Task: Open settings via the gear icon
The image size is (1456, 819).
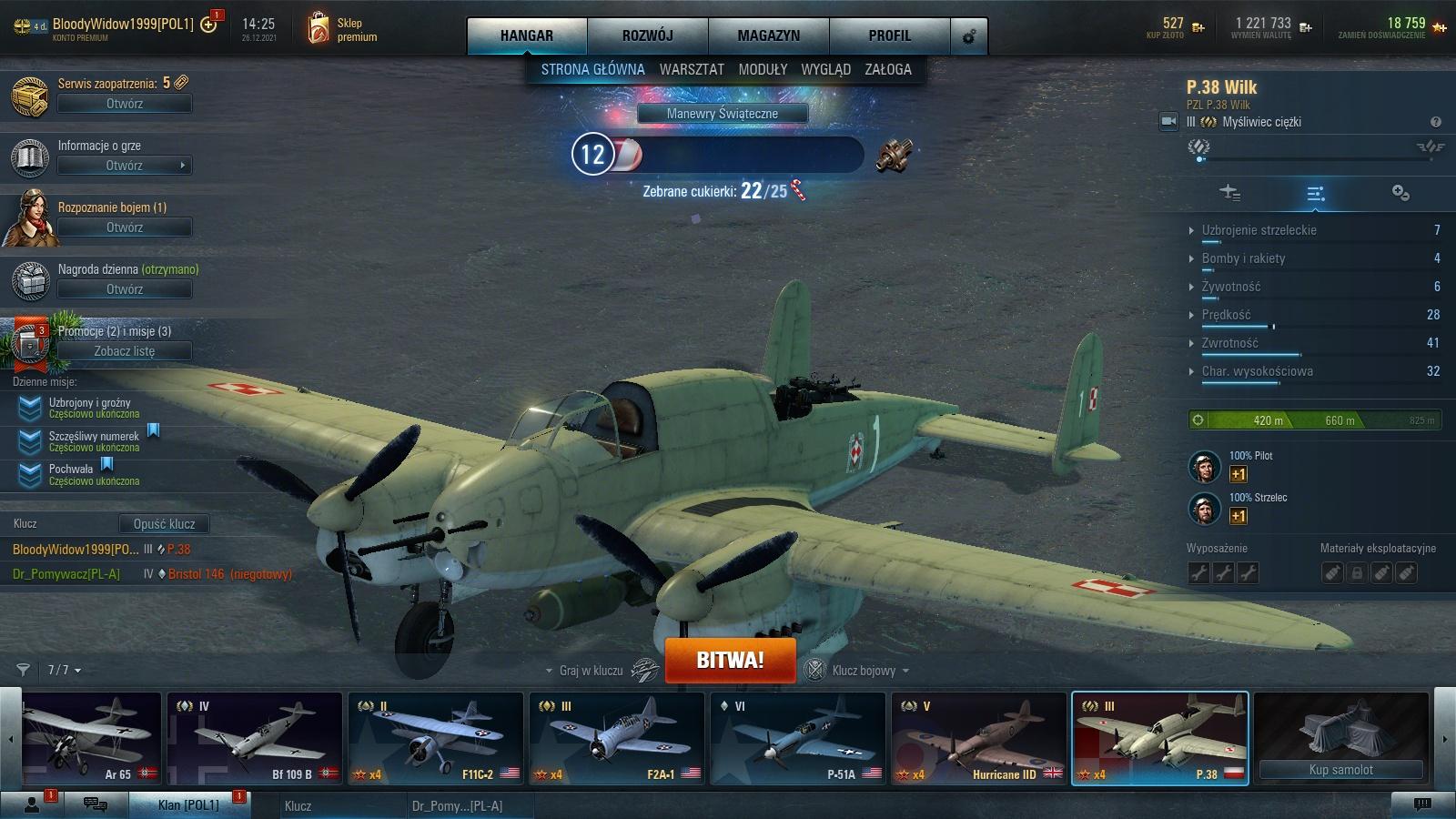Action: (968, 36)
